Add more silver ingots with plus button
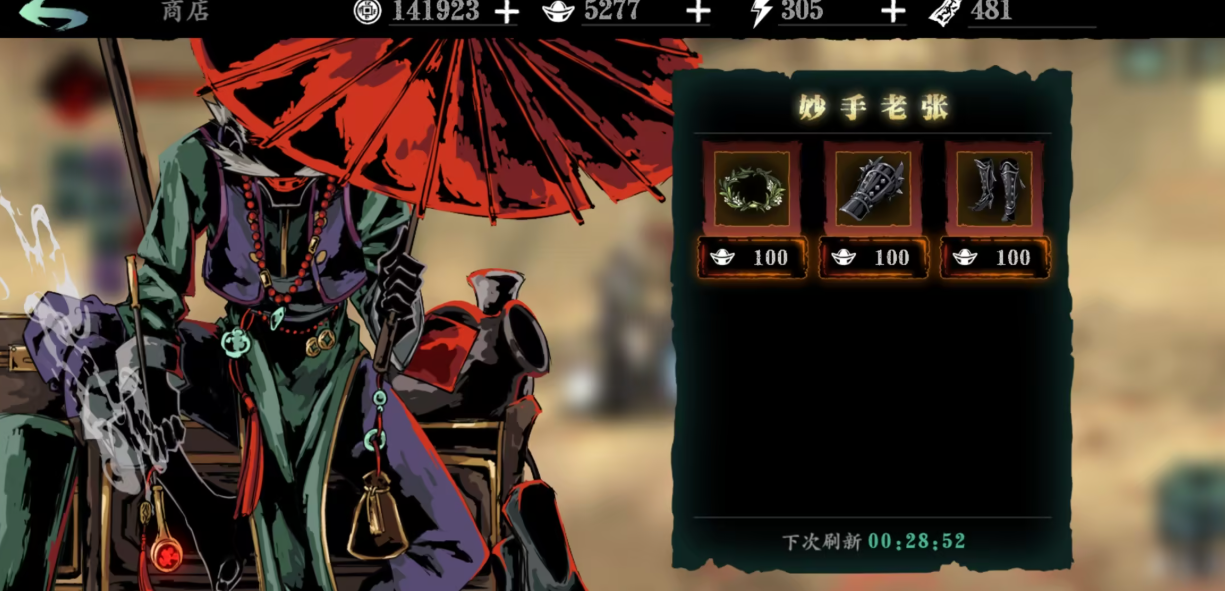 (x=699, y=12)
